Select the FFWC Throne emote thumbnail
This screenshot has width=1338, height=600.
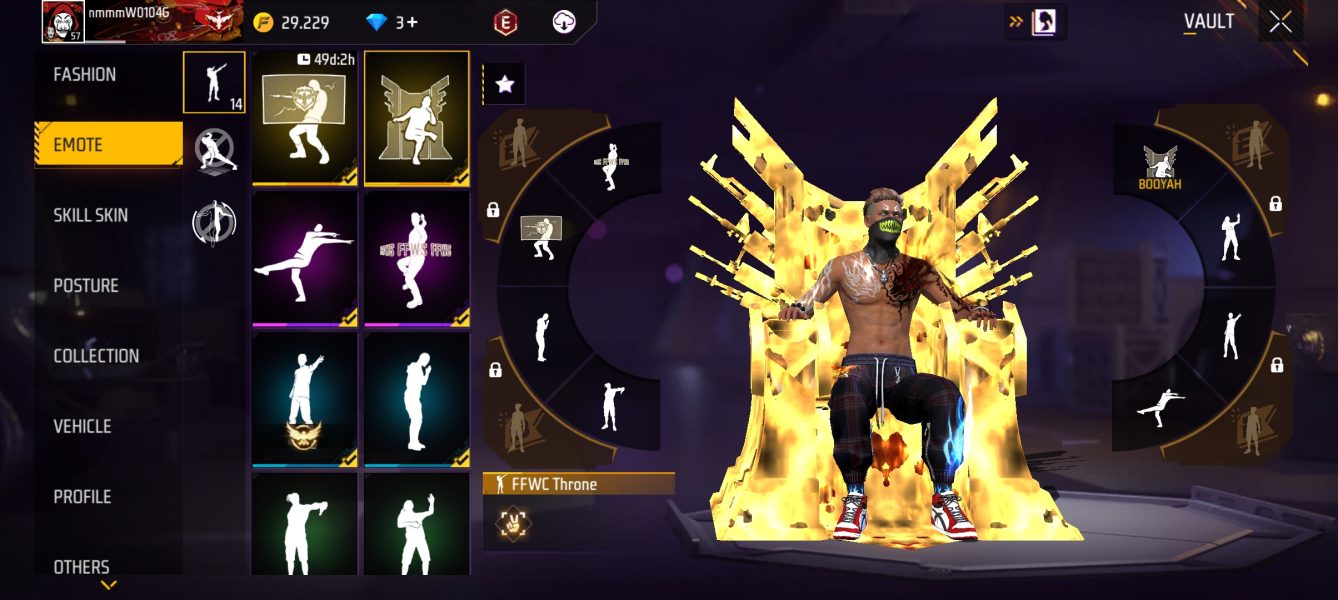coord(416,118)
